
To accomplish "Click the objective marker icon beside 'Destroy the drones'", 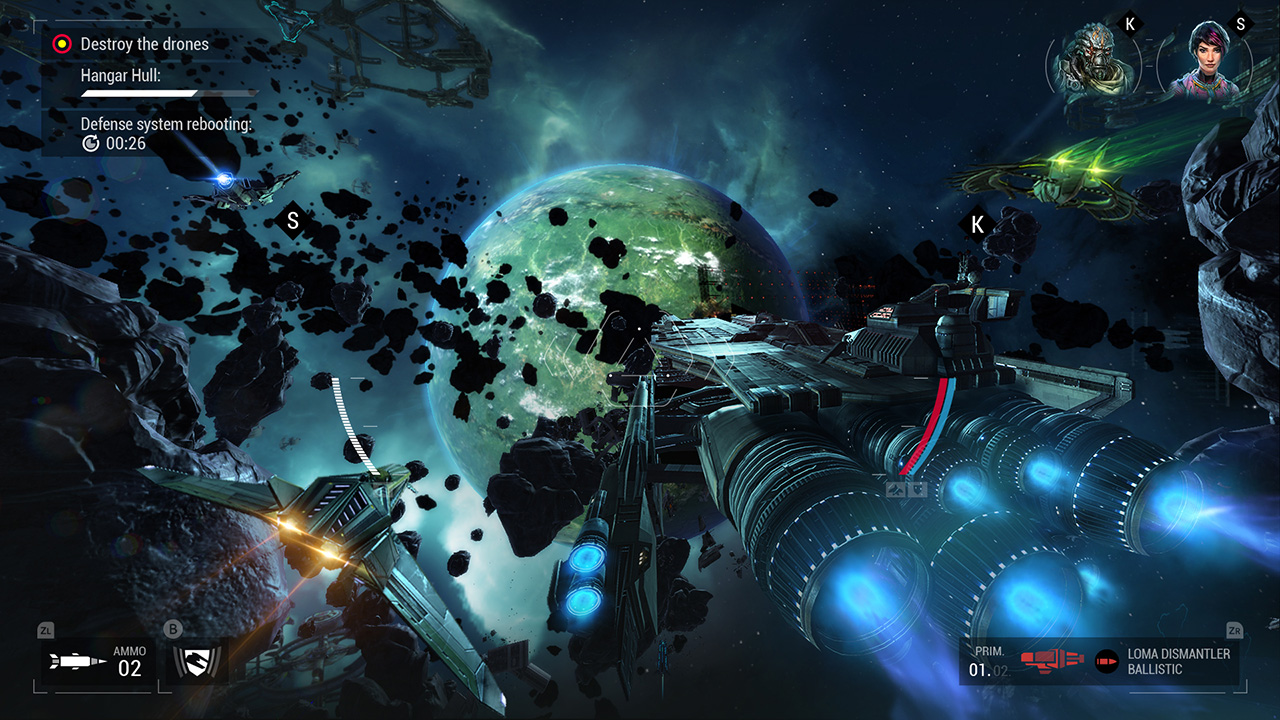I will pyautogui.click(x=60, y=44).
